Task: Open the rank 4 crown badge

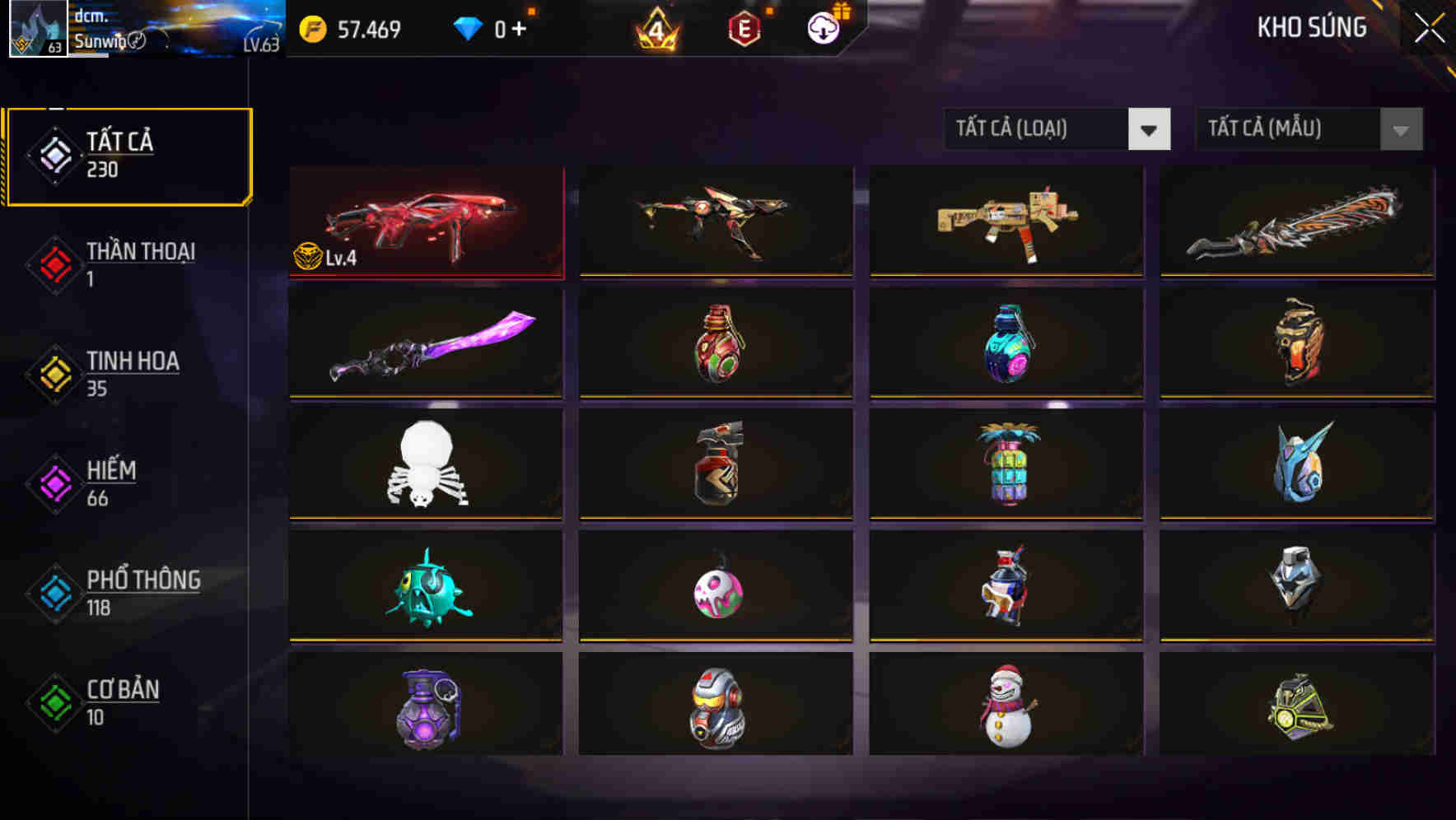Action: tap(655, 29)
